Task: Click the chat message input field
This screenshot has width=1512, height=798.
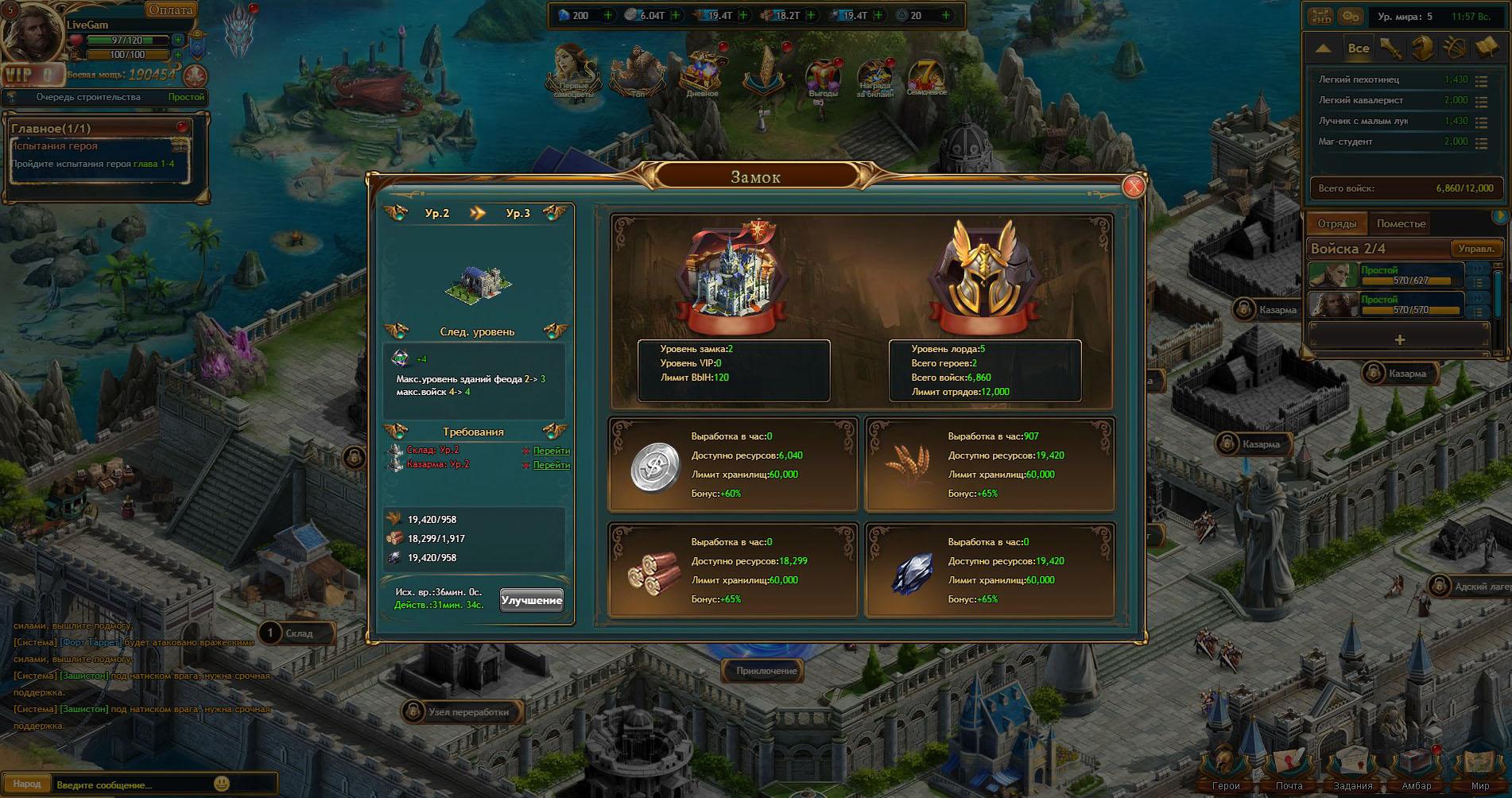Action: click(x=131, y=784)
